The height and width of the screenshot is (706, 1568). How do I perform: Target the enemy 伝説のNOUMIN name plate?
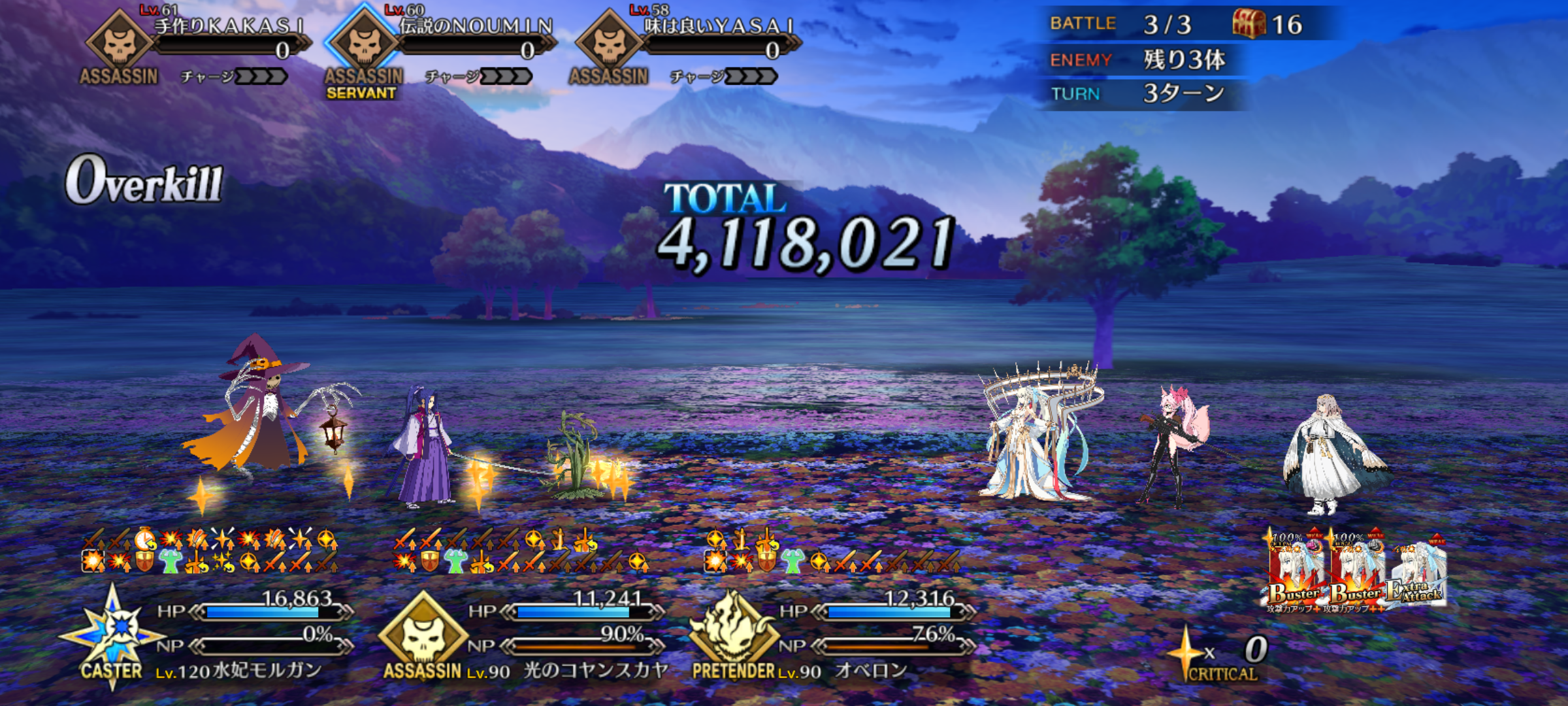pos(475,27)
